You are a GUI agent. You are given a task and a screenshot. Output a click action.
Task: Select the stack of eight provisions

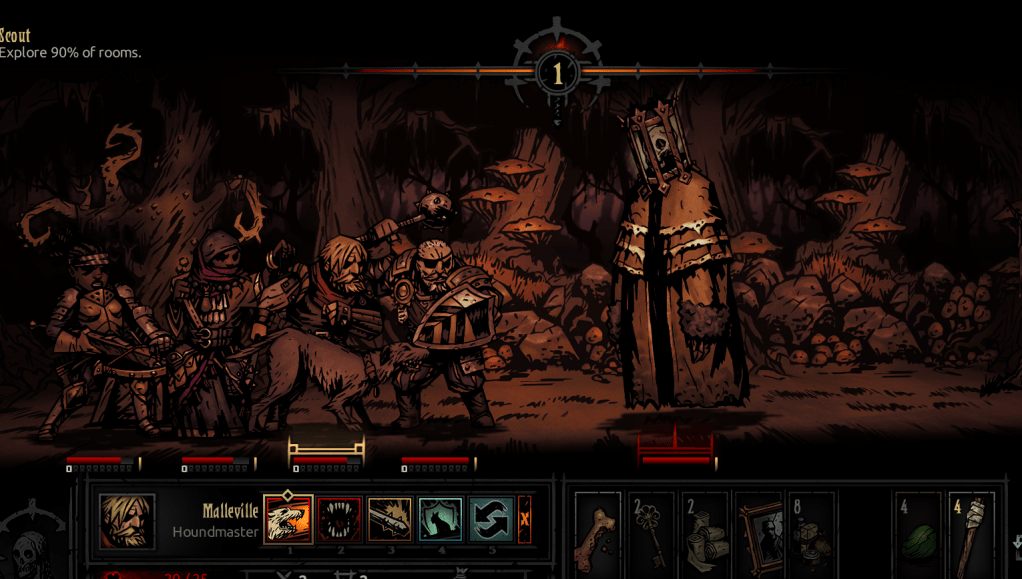[811, 536]
